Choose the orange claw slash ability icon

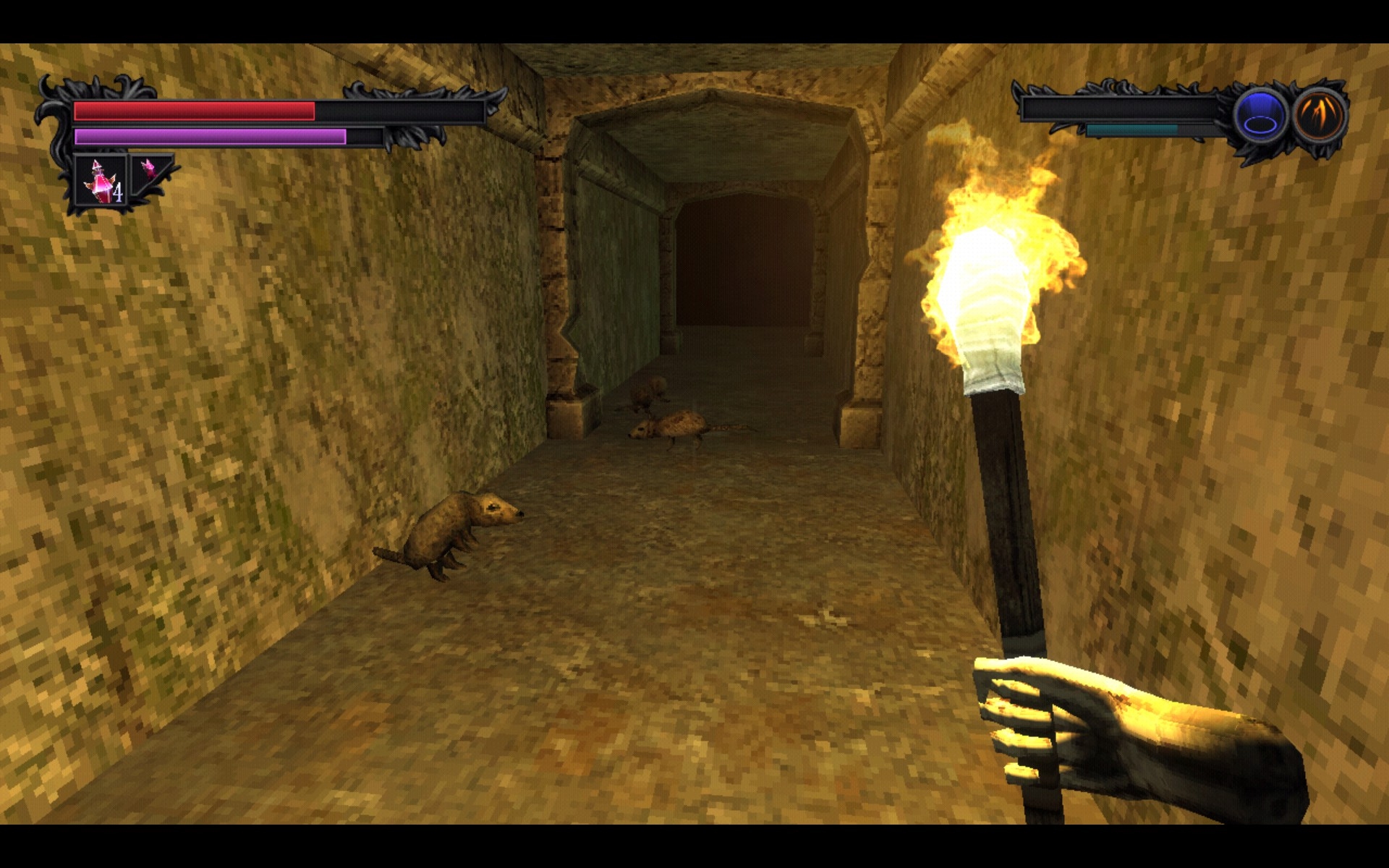1319,116
